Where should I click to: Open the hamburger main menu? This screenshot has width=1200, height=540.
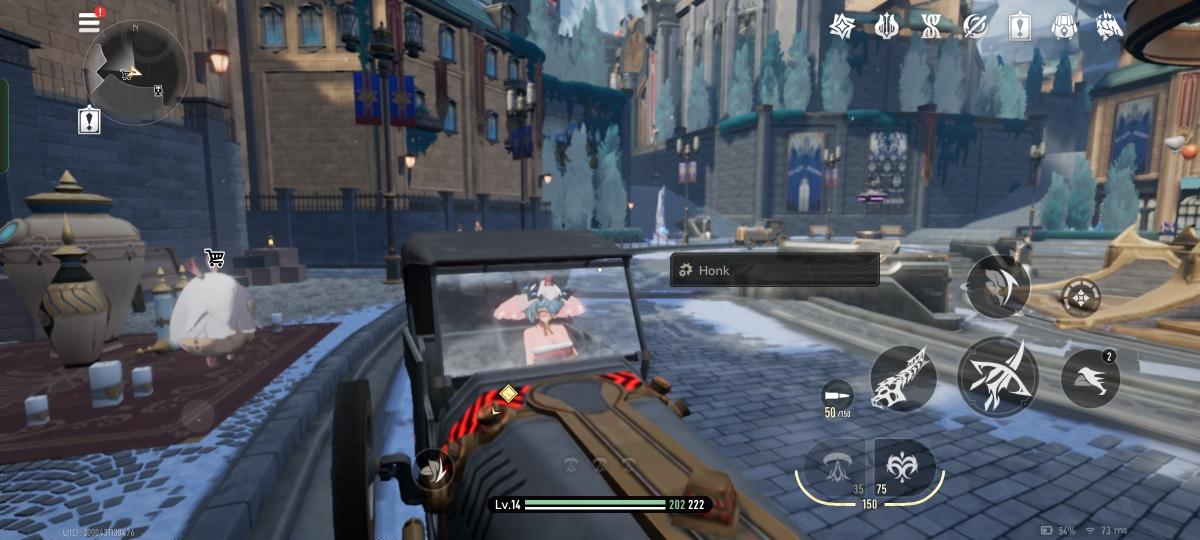pyautogui.click(x=90, y=22)
